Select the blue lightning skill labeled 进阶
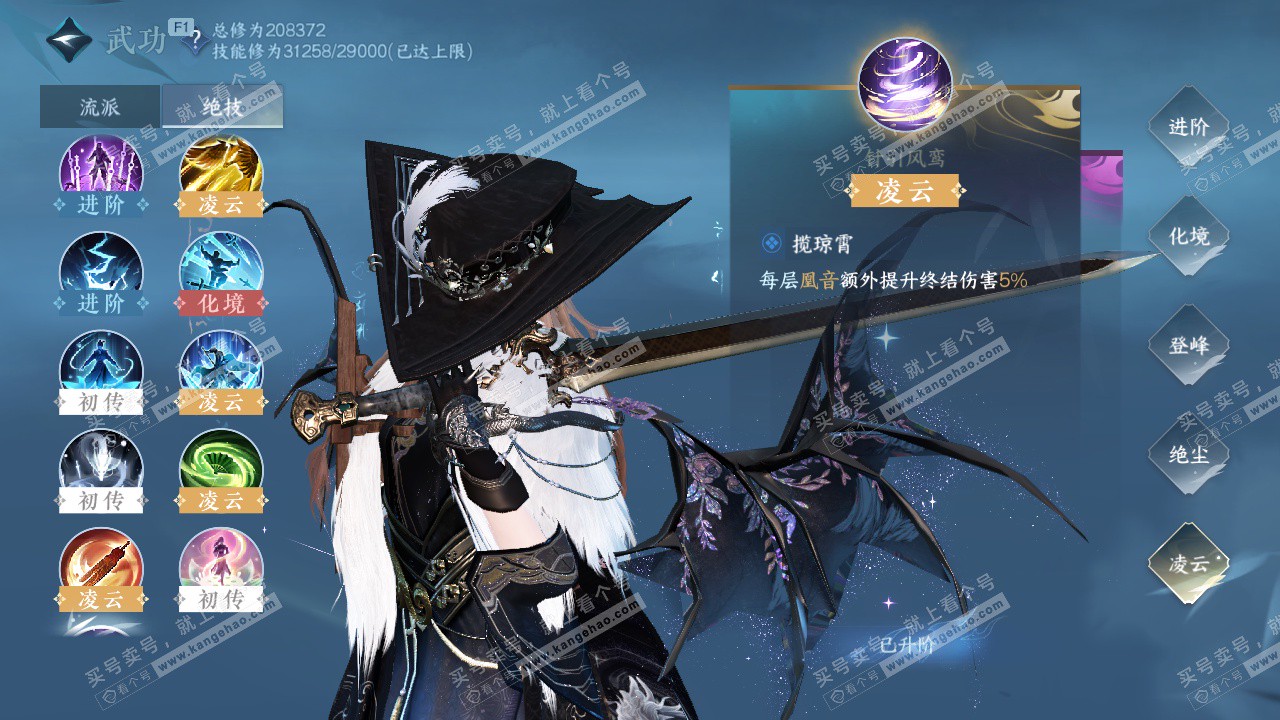The width and height of the screenshot is (1280, 720). [101, 268]
